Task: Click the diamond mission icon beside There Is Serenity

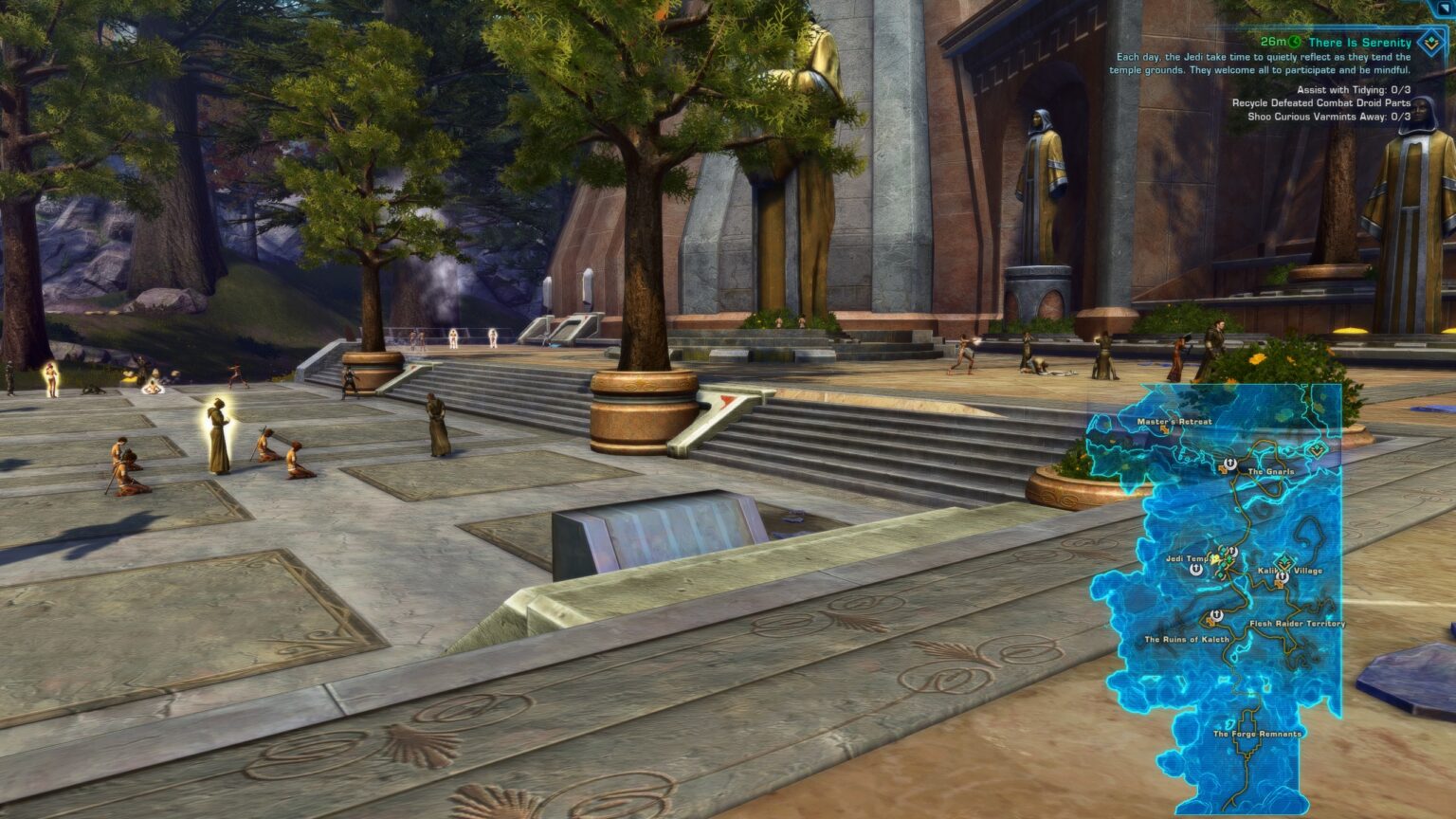Action: pos(1429,43)
